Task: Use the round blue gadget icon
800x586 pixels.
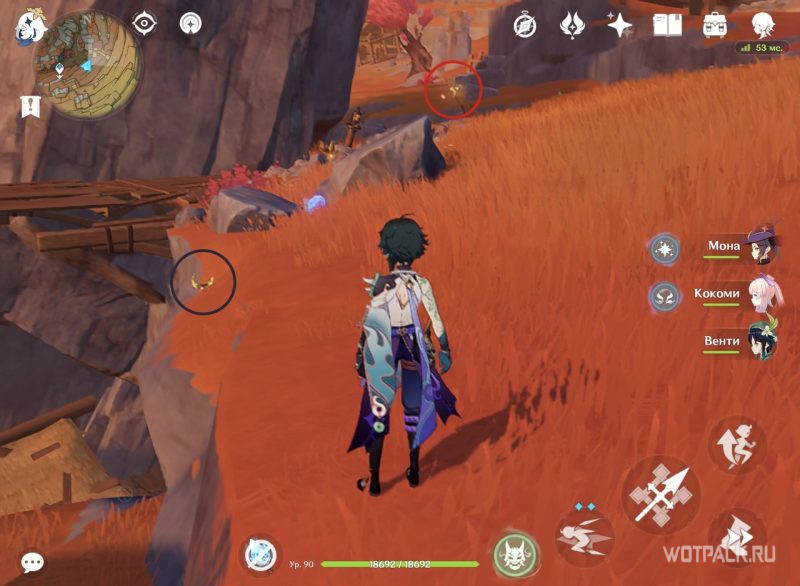Action: pyautogui.click(x=262, y=554)
